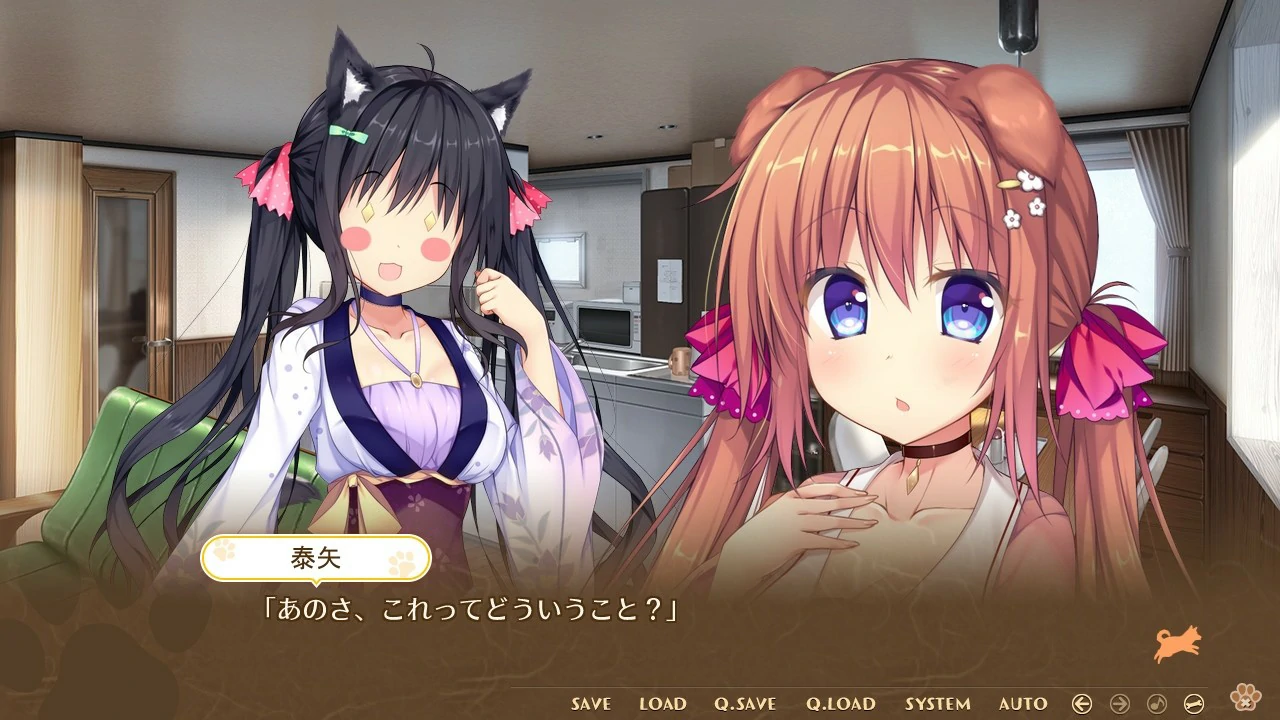Enable AUTO reading mode
Image resolution: width=1280 pixels, height=720 pixels.
[x=1021, y=703]
